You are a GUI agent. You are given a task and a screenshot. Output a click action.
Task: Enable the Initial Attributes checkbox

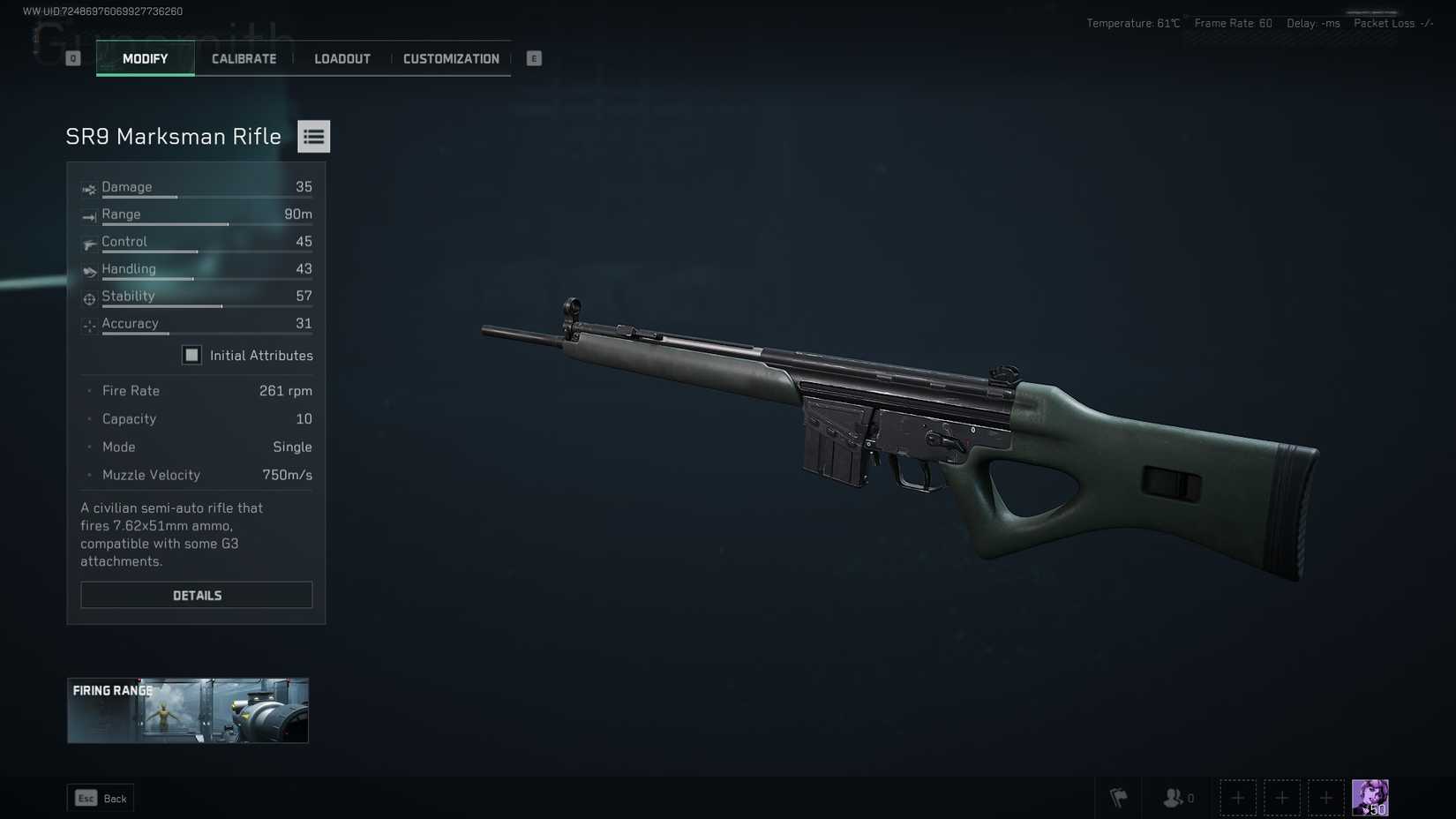191,355
